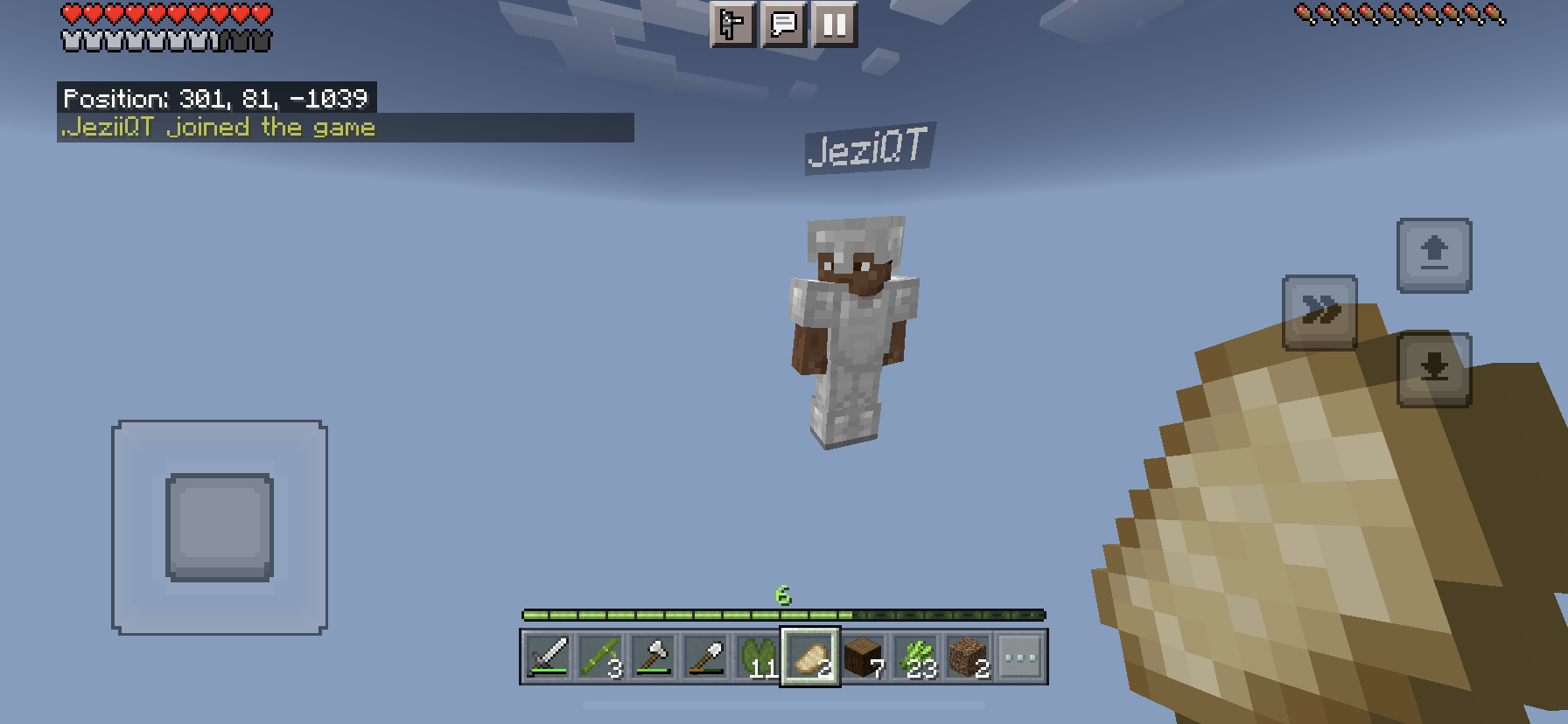The width and height of the screenshot is (1568, 724).
Task: Click the Position coordinates text overlay
Action: coord(217,99)
